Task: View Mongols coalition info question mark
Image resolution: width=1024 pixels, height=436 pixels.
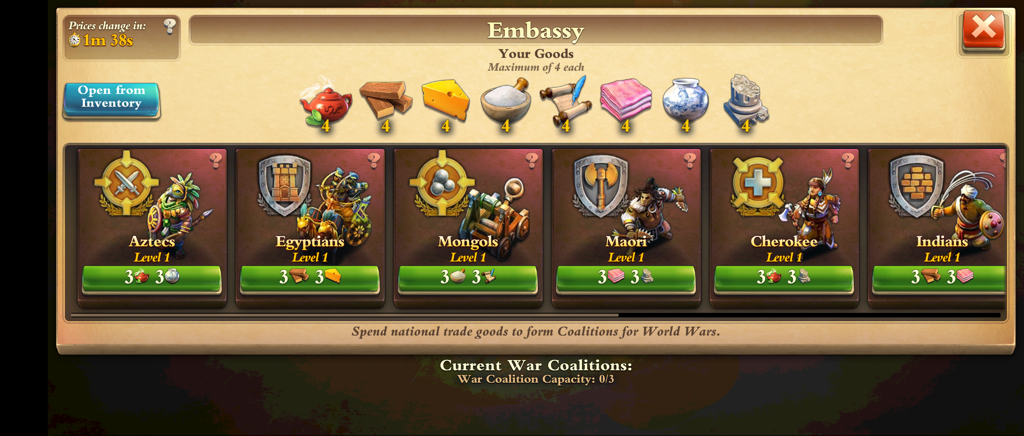Action: click(x=531, y=160)
